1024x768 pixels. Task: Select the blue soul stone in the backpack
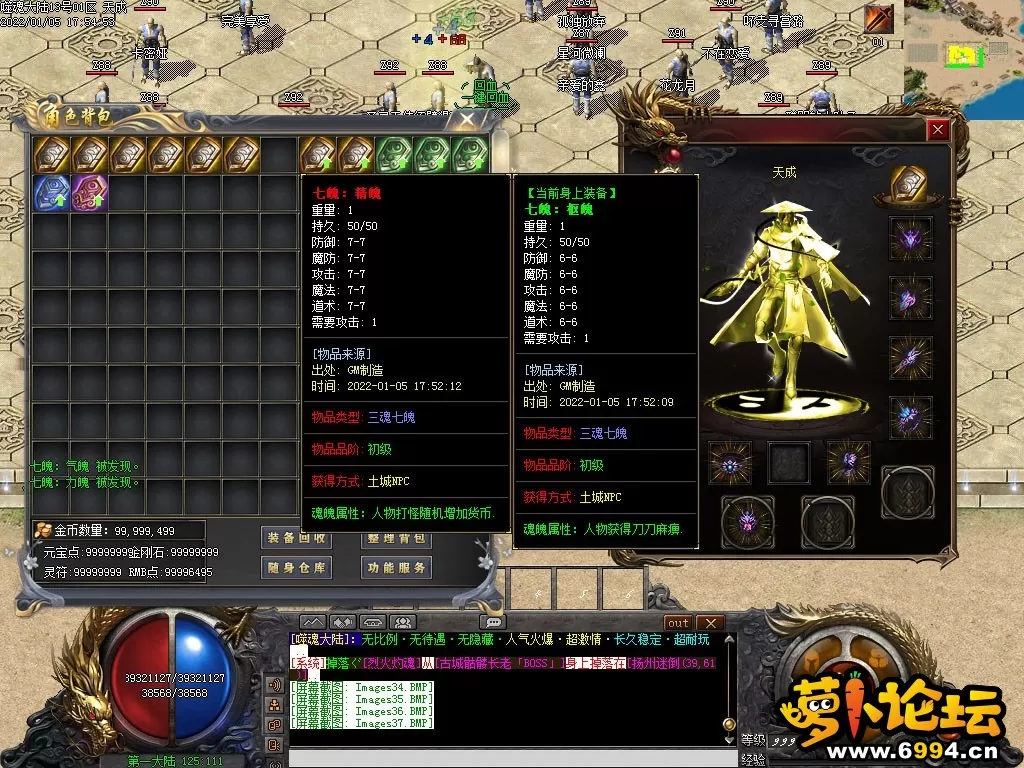pos(51,193)
